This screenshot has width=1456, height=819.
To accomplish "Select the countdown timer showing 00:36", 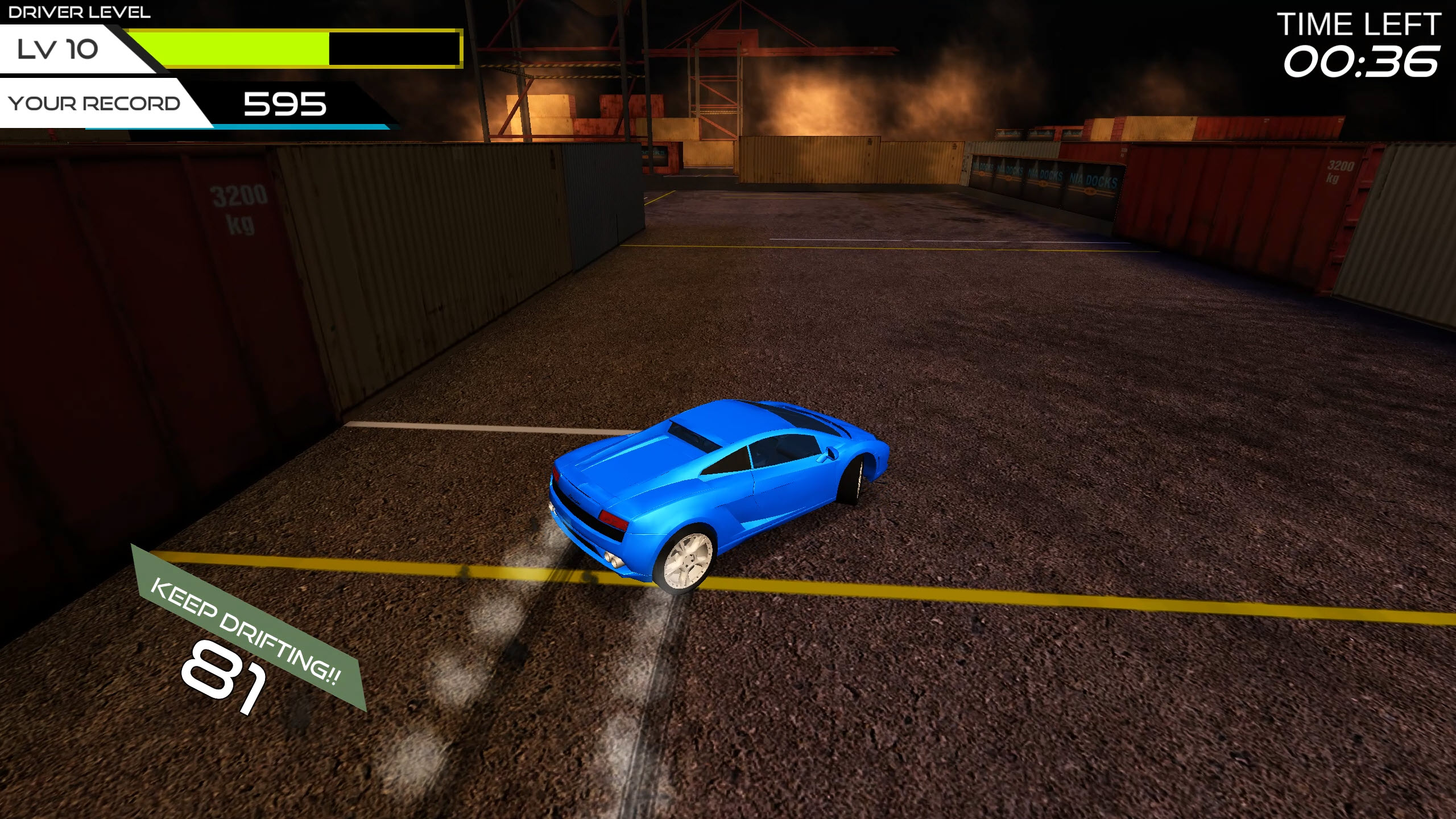I will (x=1365, y=63).
